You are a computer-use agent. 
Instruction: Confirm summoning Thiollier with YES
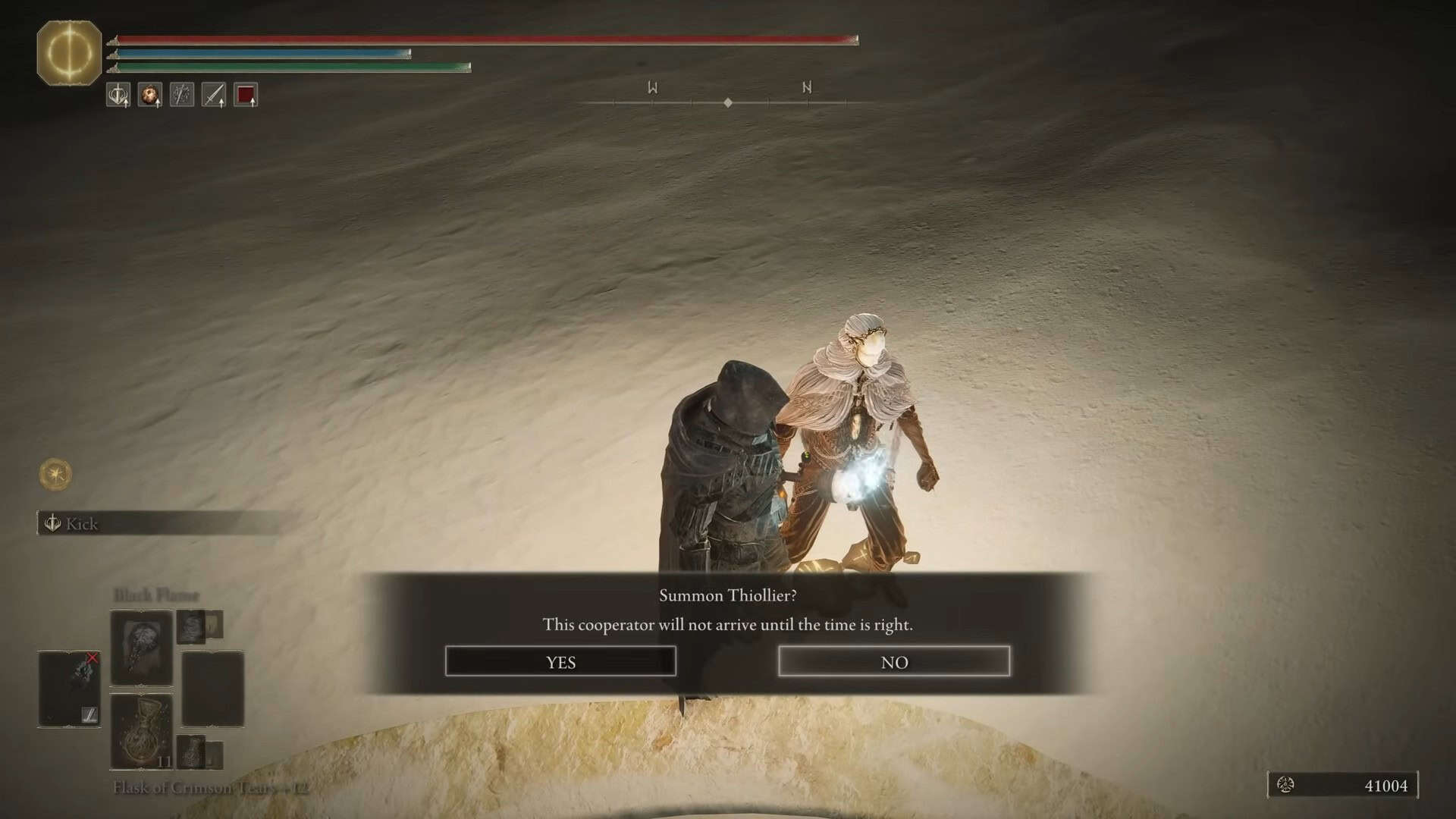tap(560, 661)
